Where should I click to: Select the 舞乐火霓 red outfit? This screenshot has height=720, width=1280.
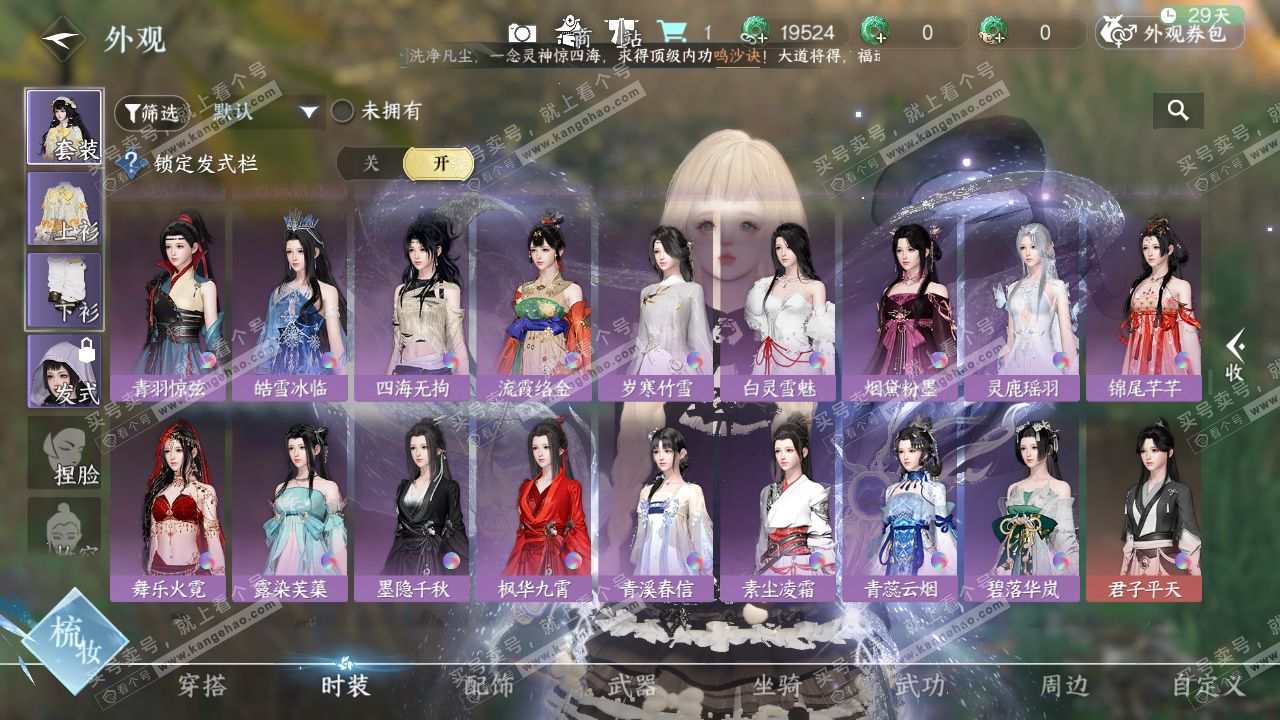click(169, 505)
